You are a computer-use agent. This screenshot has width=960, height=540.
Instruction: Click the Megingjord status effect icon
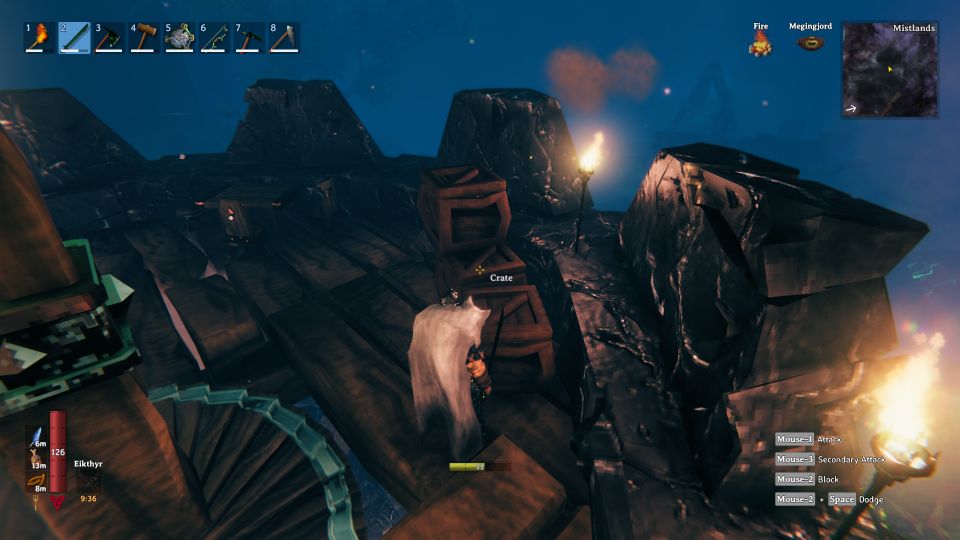click(811, 43)
